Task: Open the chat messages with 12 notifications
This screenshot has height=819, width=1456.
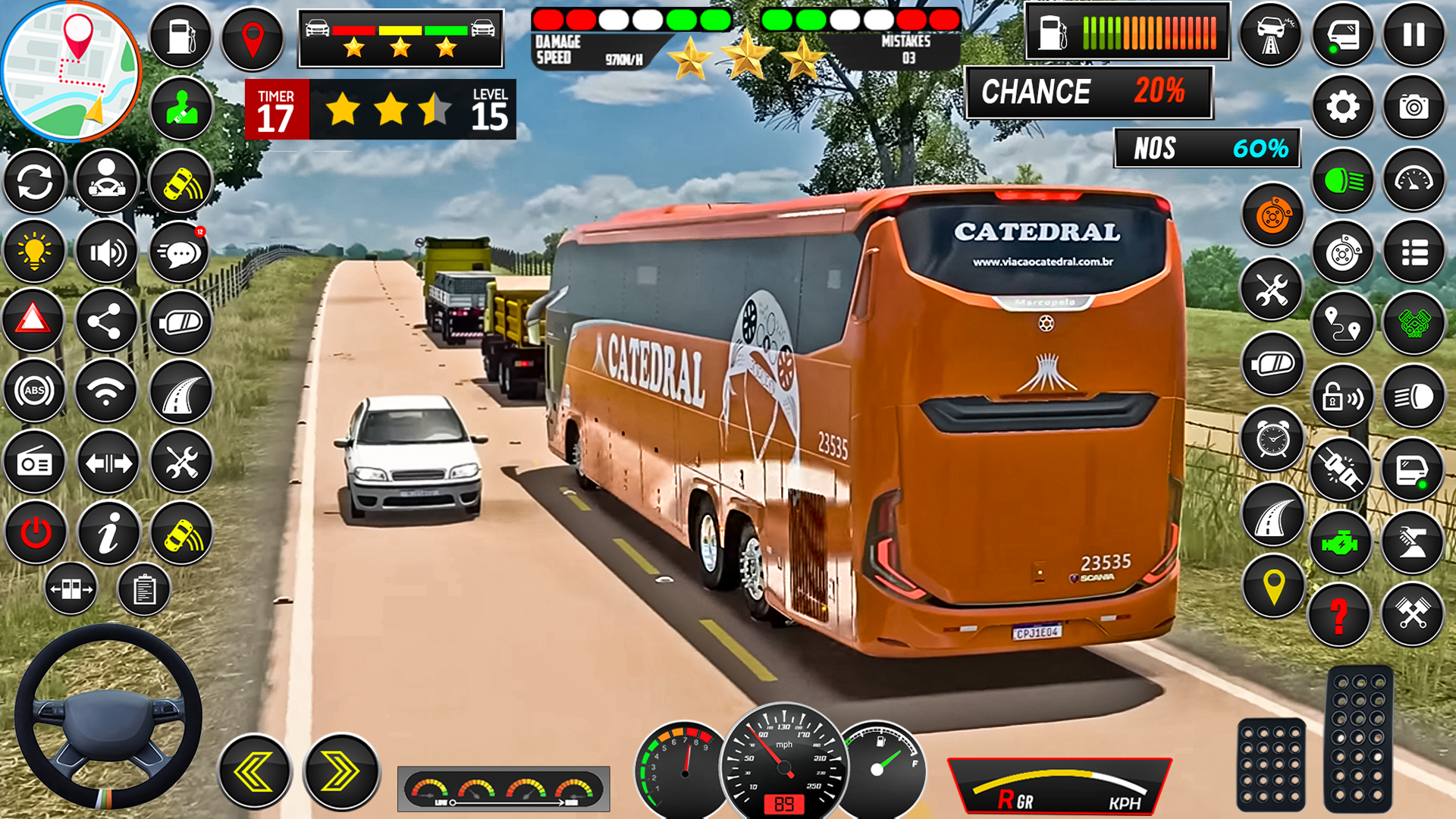Action: pyautogui.click(x=179, y=251)
